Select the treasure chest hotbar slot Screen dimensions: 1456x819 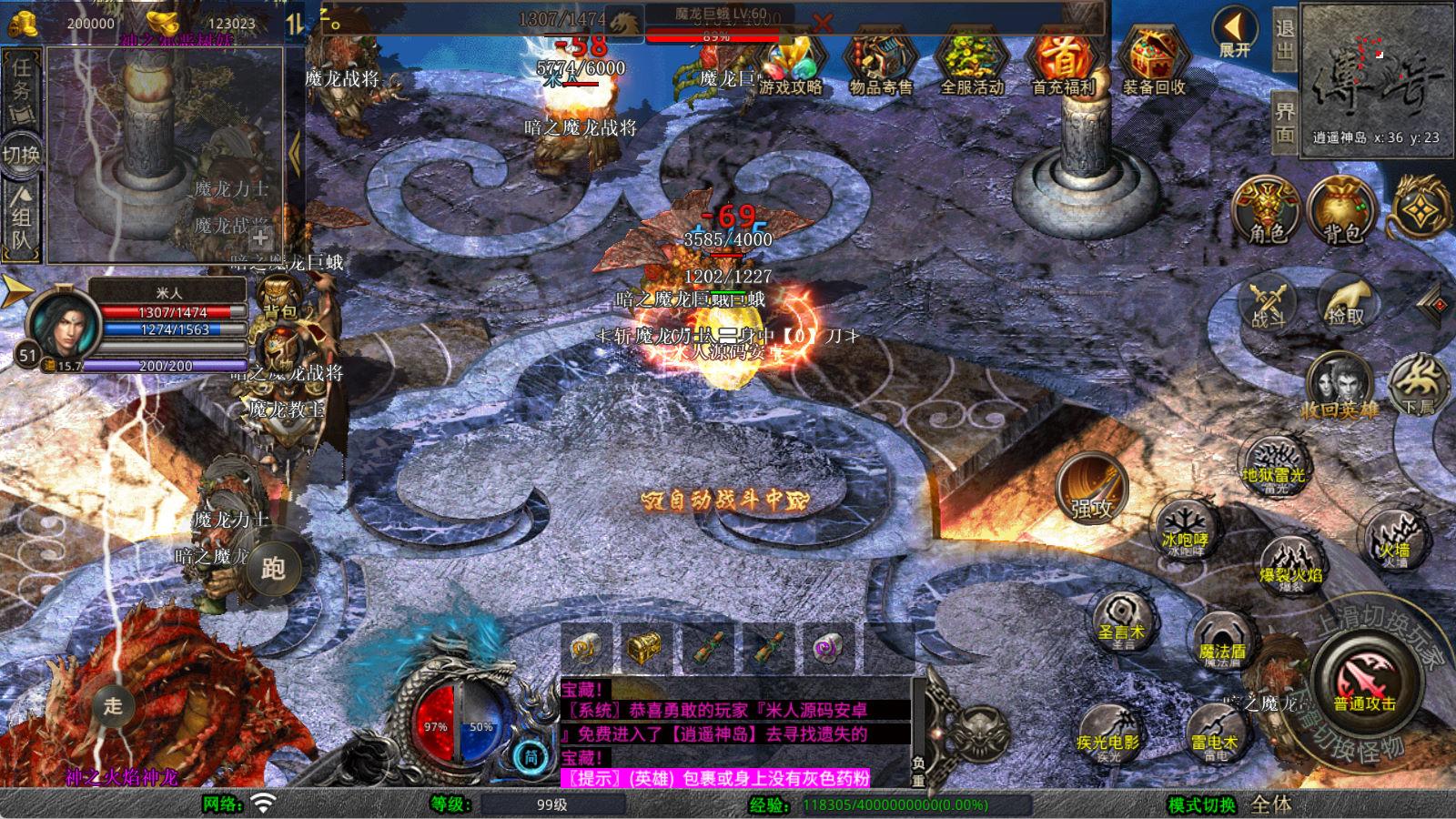(644, 648)
